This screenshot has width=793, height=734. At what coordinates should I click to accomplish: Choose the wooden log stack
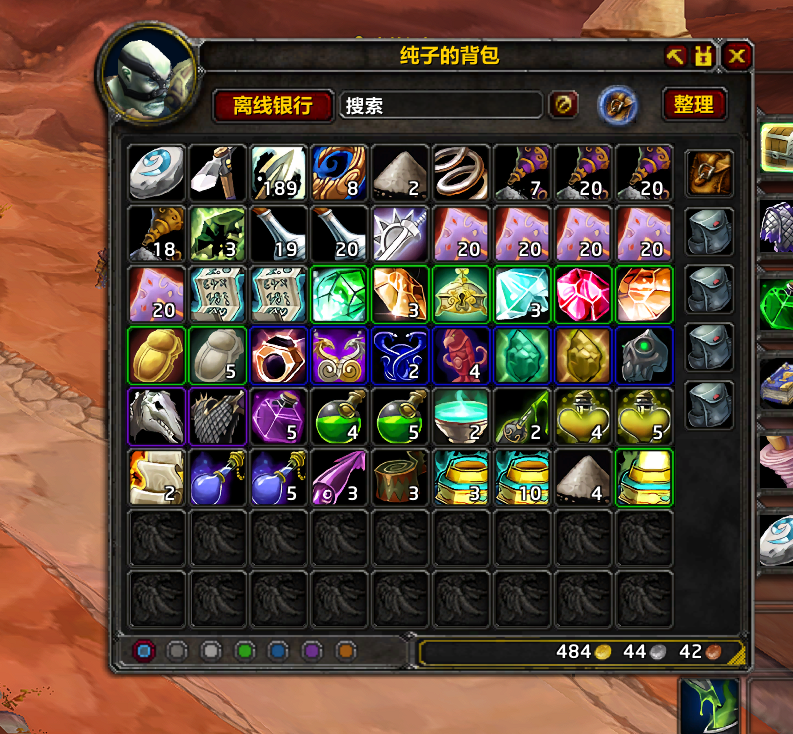pyautogui.click(x=401, y=477)
